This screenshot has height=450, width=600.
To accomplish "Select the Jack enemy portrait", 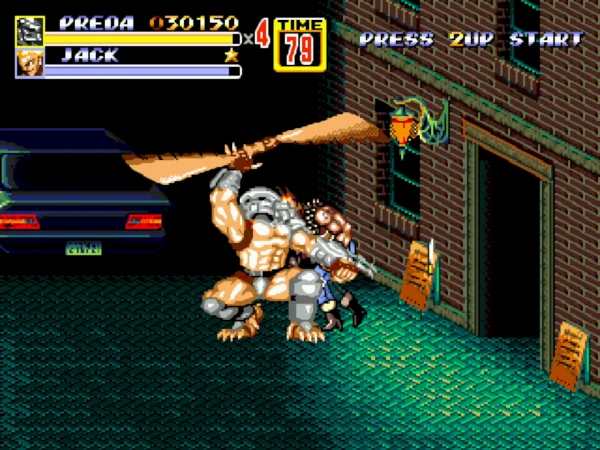I will [29, 63].
